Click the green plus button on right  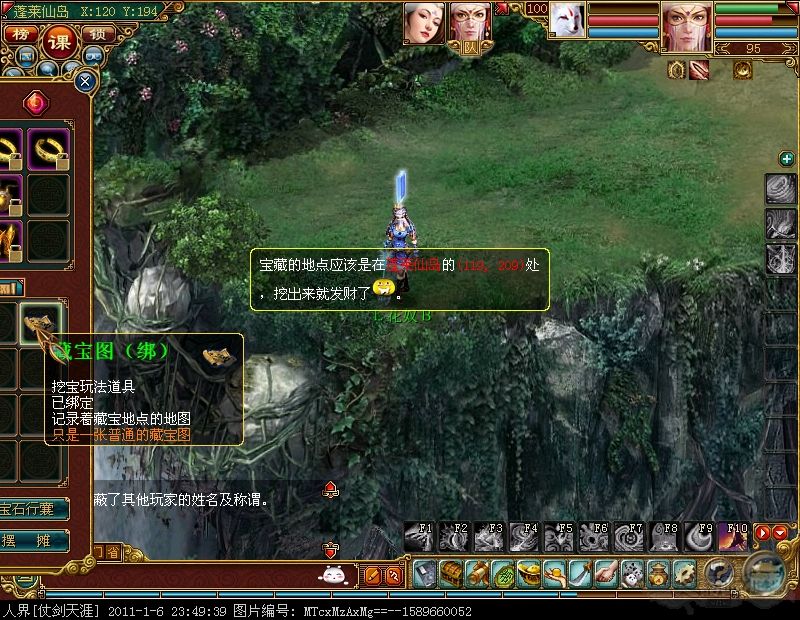(x=787, y=158)
